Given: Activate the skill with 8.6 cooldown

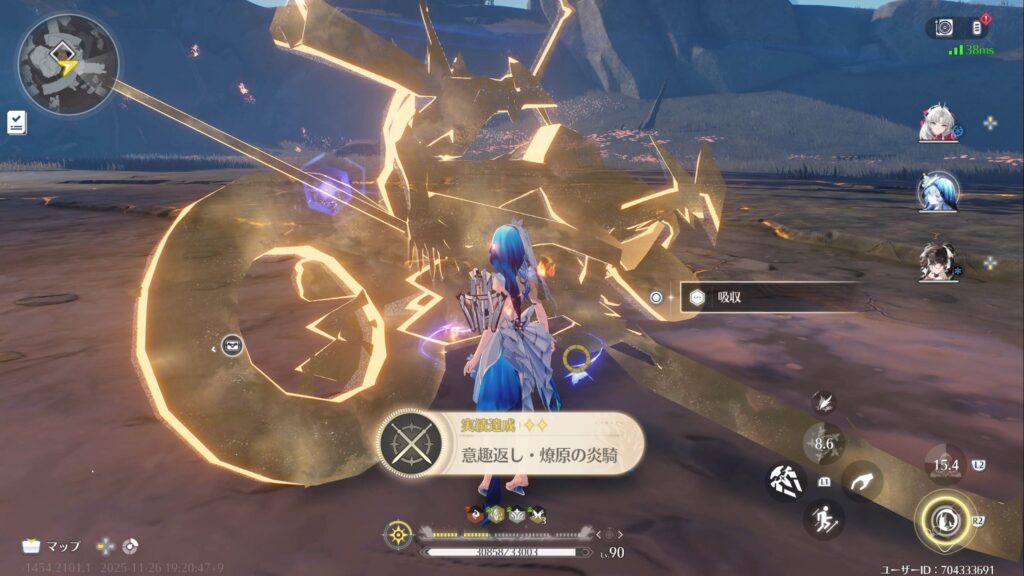Looking at the screenshot, I should tap(824, 443).
